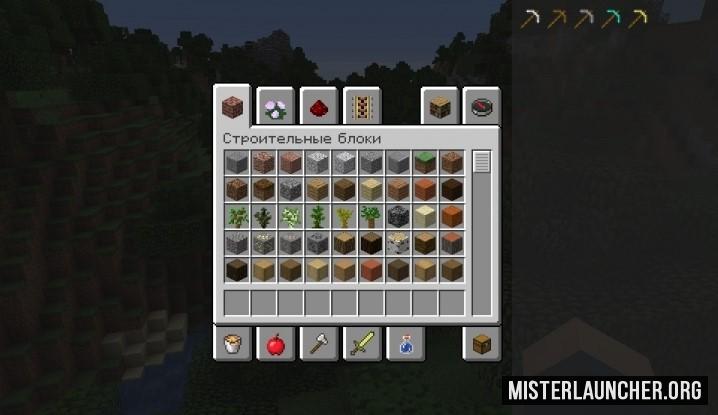Open the red apple food tab
Screen dimensions: 718x415
pos(273,345)
